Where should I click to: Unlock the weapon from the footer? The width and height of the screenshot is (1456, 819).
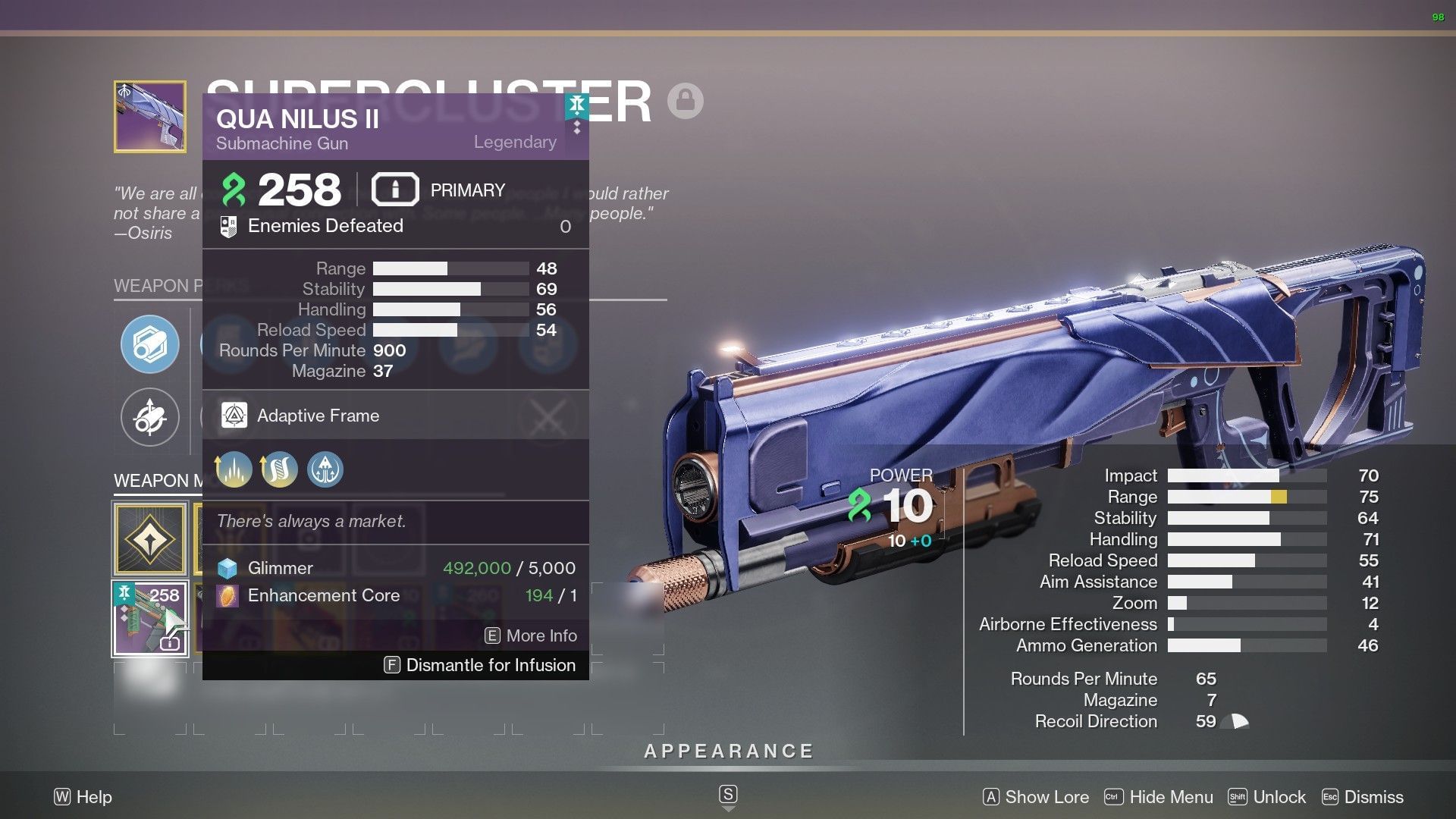(x=1267, y=797)
